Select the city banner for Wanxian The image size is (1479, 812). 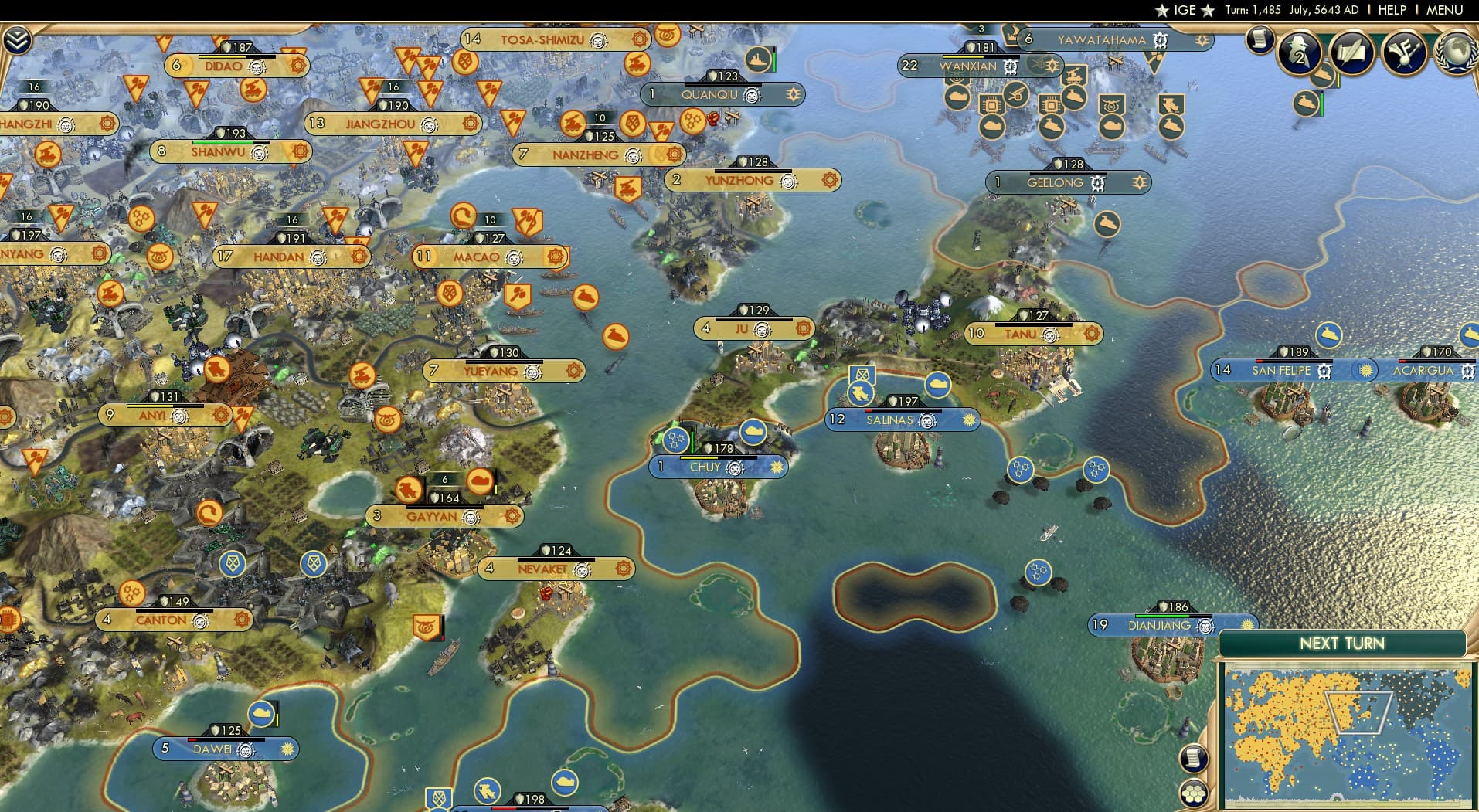(x=967, y=67)
